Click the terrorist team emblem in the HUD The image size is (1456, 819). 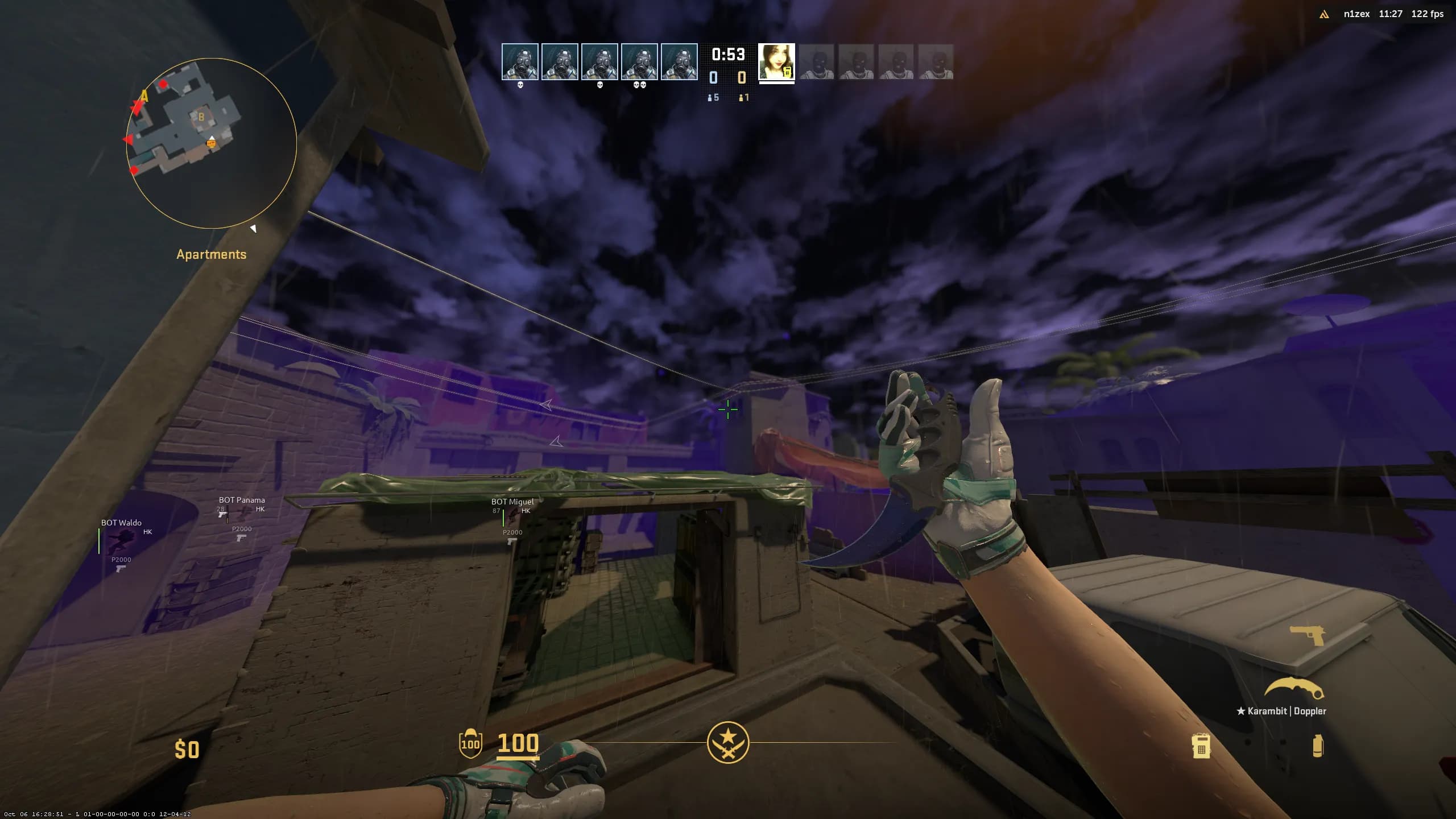728,743
